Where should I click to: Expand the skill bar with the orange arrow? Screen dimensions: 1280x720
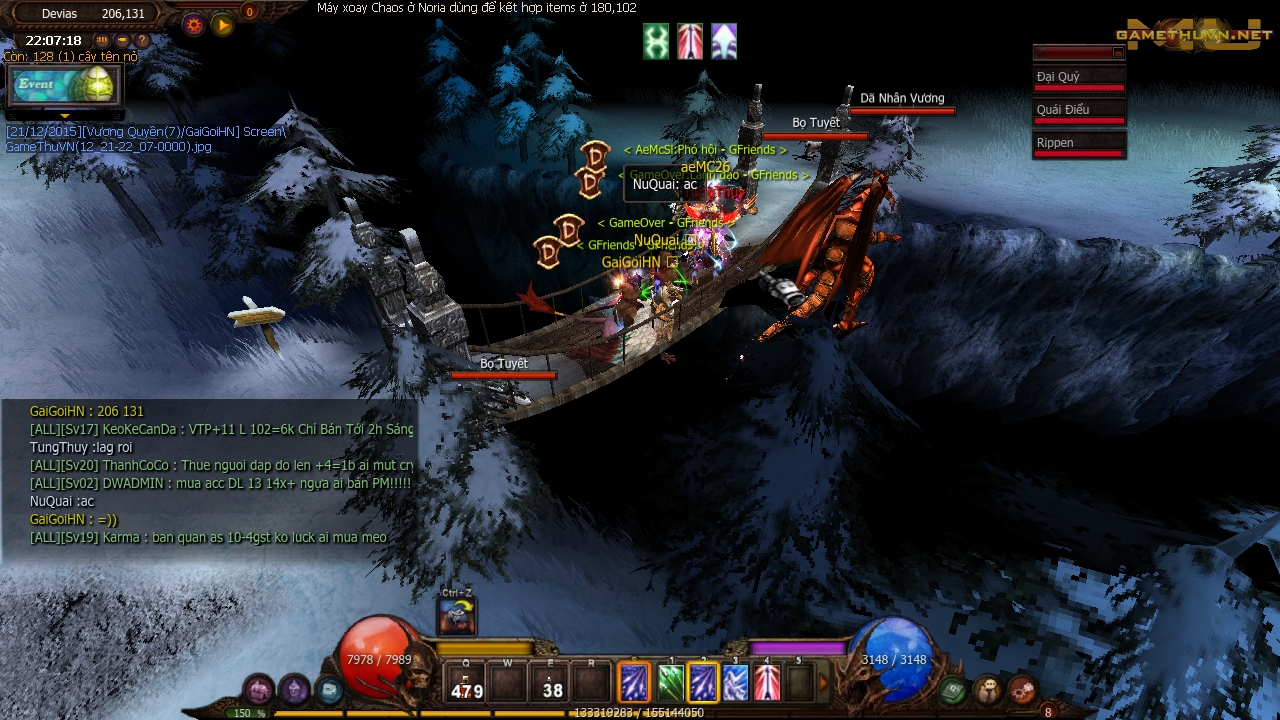point(825,684)
